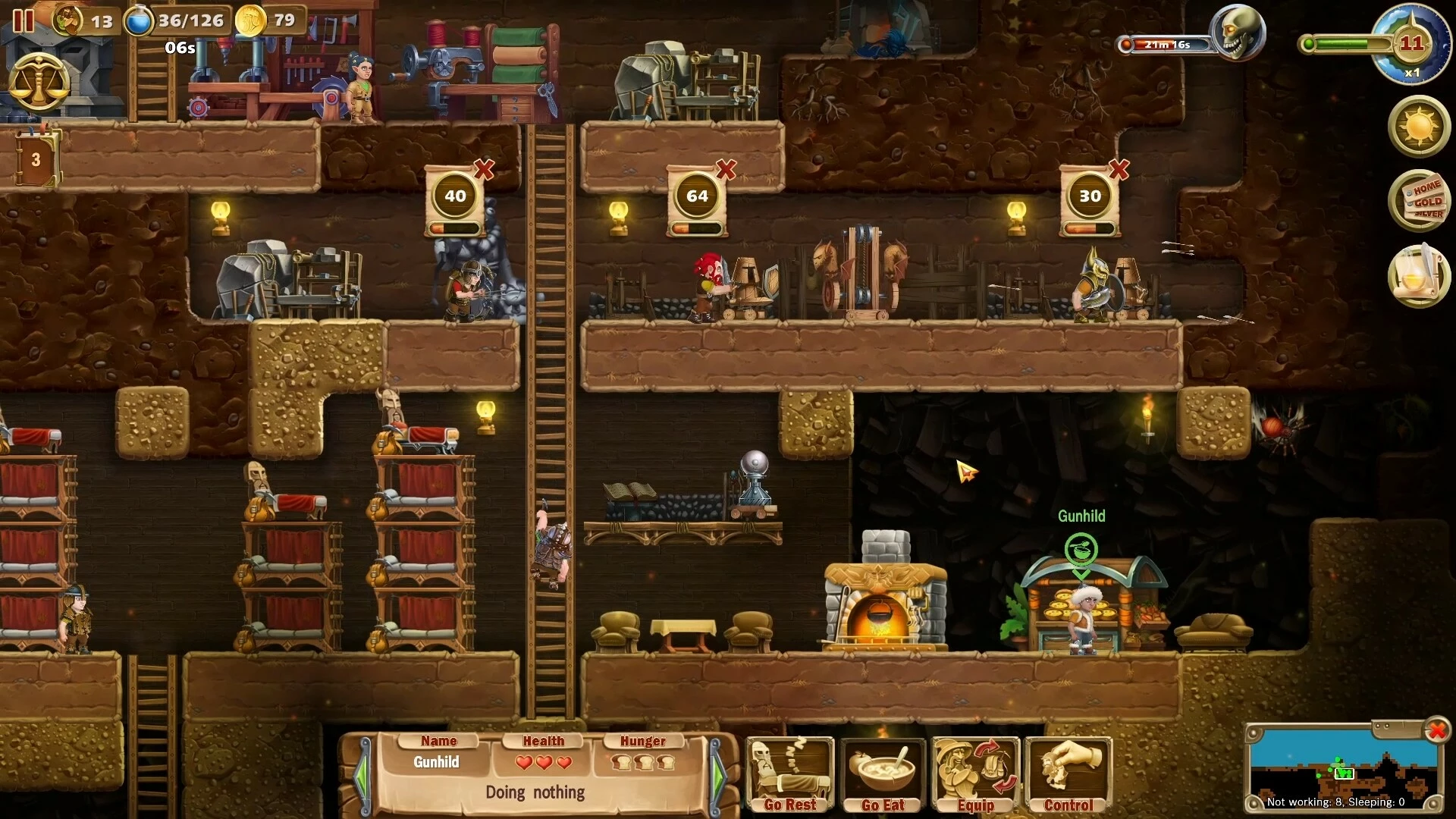This screenshot has height=819, width=1456.
Task: Open the book with number 3
Action: point(36,159)
